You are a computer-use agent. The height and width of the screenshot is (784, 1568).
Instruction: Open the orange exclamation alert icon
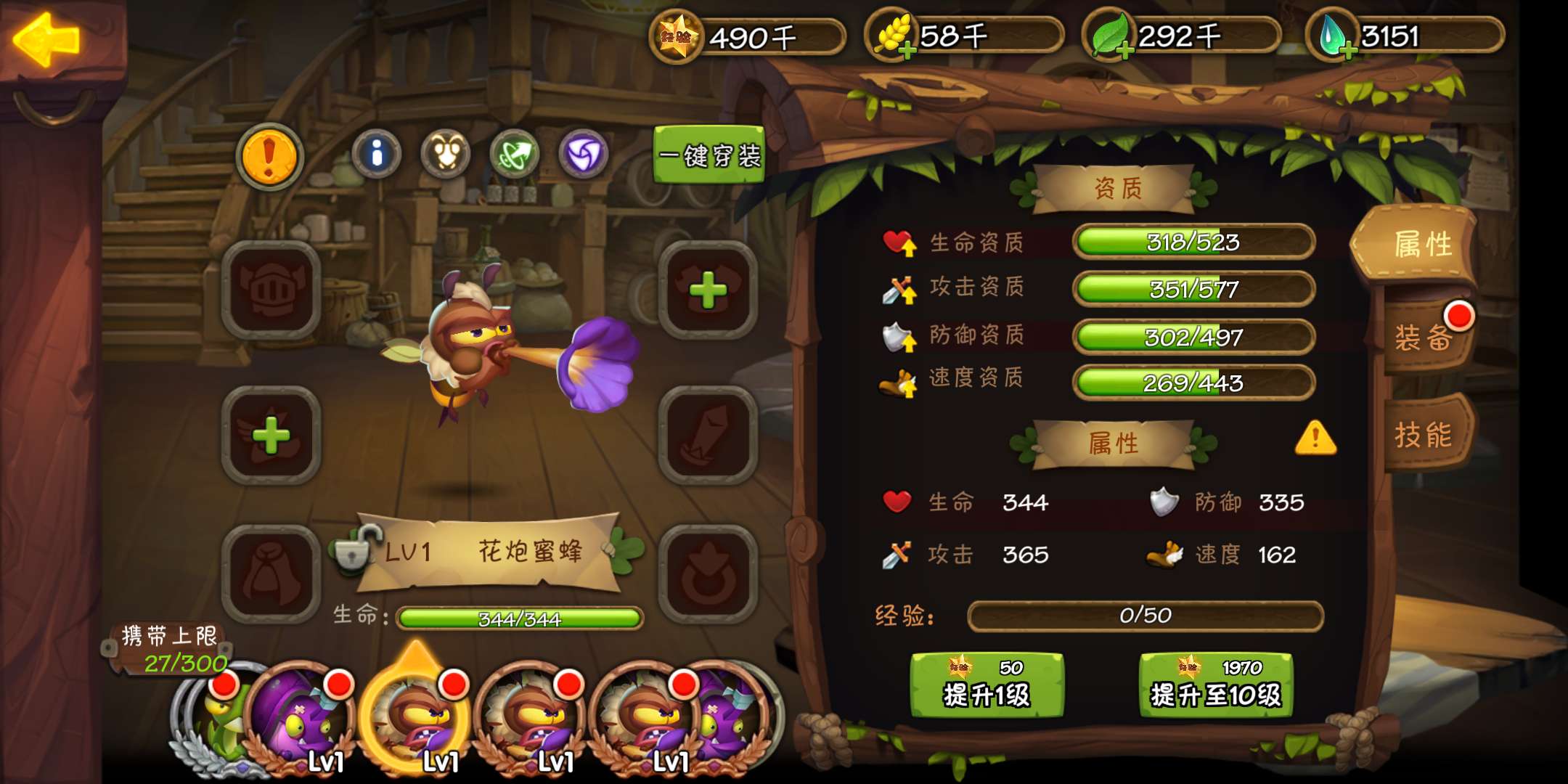(269, 155)
